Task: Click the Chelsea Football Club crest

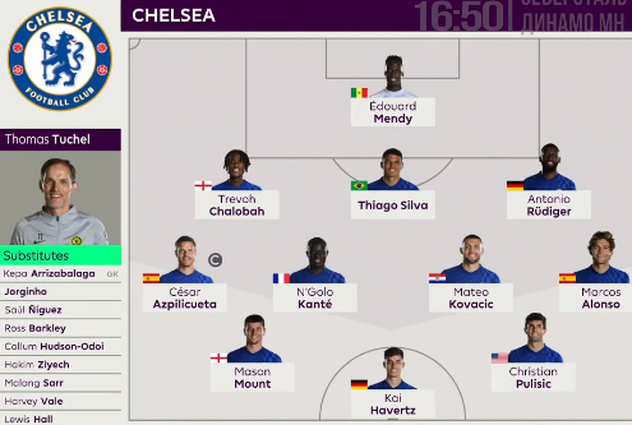Action: 60,59
